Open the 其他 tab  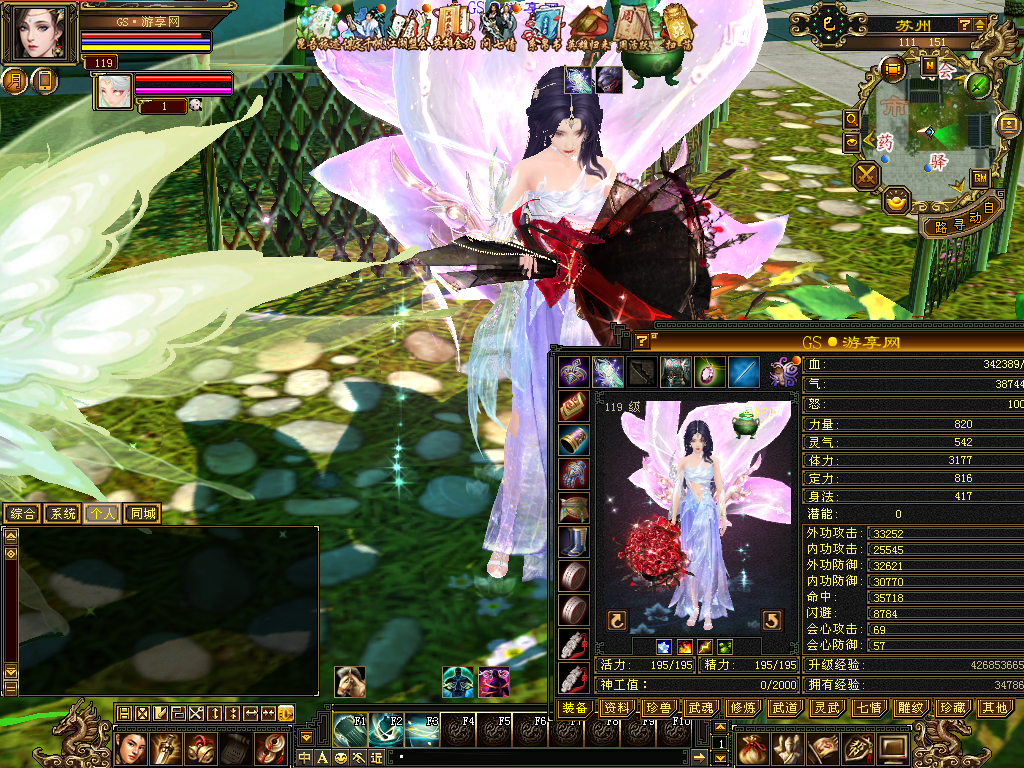pyautogui.click(x=994, y=707)
